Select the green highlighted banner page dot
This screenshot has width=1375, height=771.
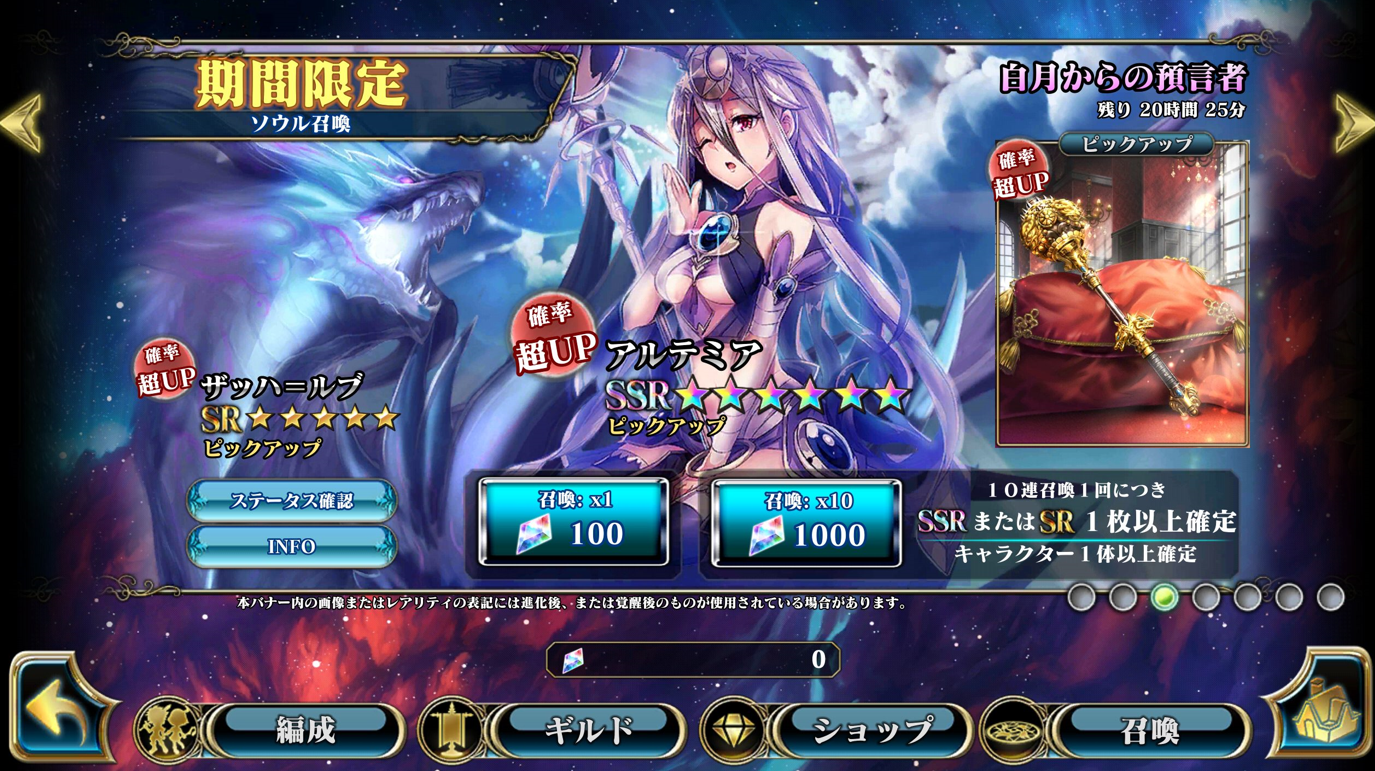click(x=1163, y=597)
